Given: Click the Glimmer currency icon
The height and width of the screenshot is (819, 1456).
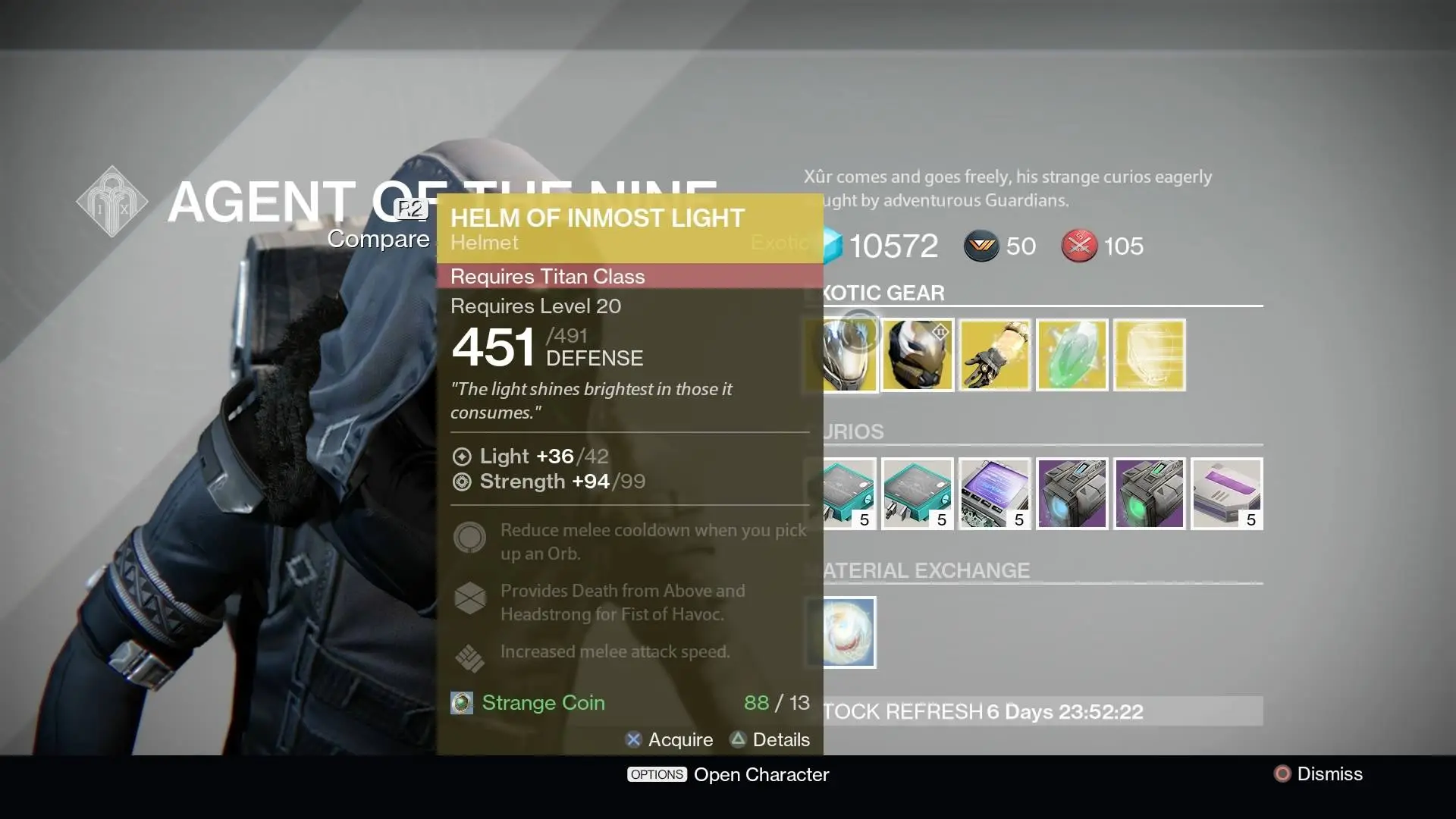Looking at the screenshot, I should (x=830, y=246).
